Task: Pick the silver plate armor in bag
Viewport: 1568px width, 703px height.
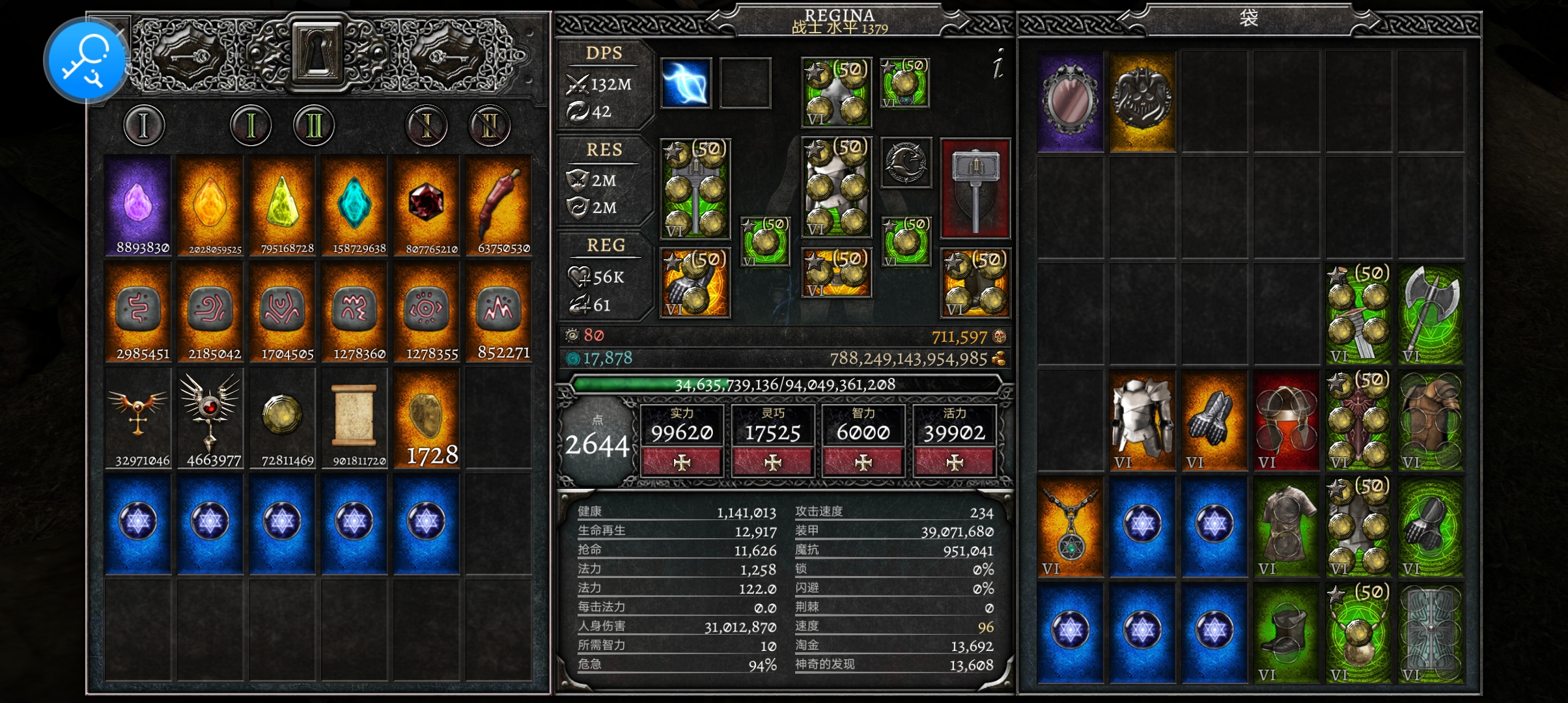Action: point(1141,421)
